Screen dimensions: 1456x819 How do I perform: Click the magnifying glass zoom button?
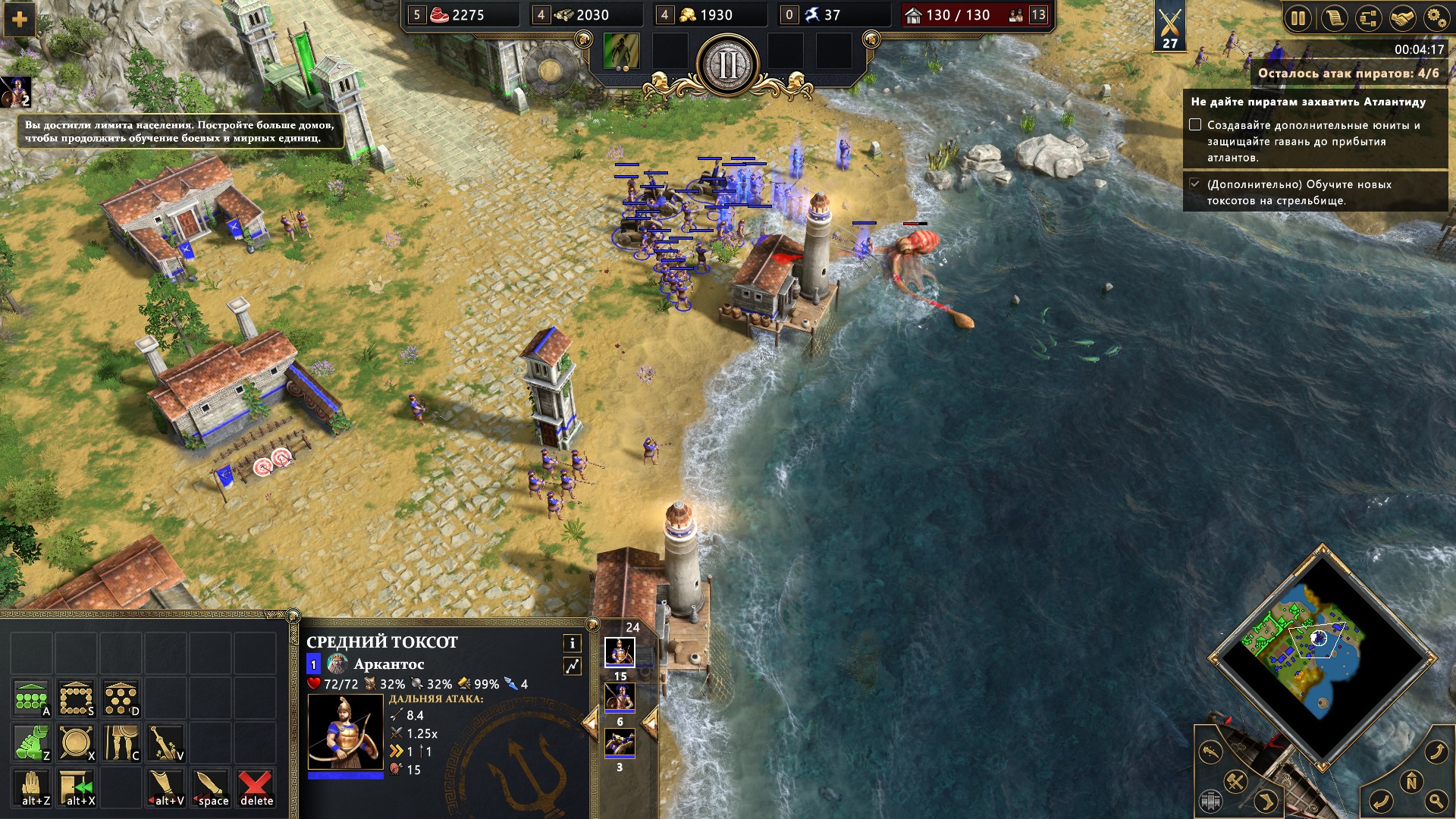tap(1435, 800)
